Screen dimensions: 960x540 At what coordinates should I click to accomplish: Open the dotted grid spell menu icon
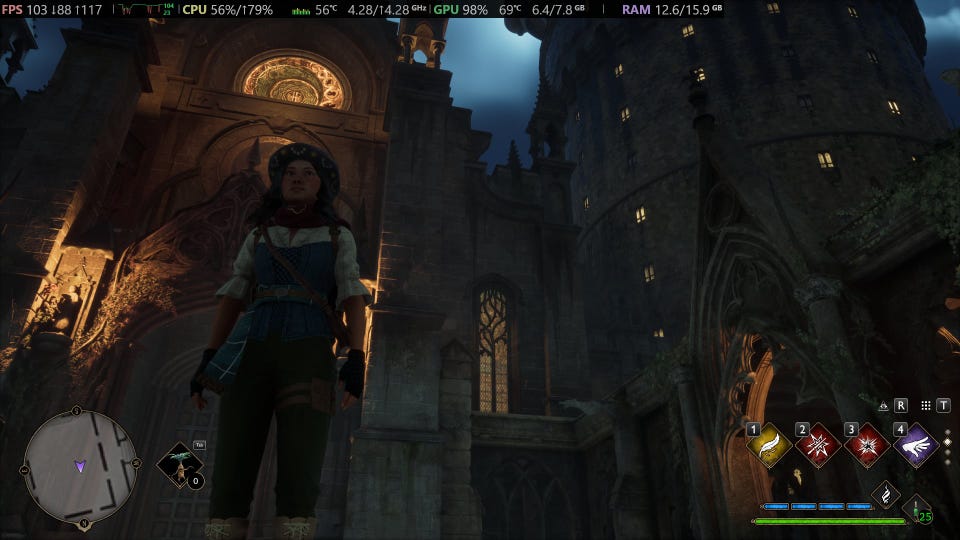click(x=926, y=406)
